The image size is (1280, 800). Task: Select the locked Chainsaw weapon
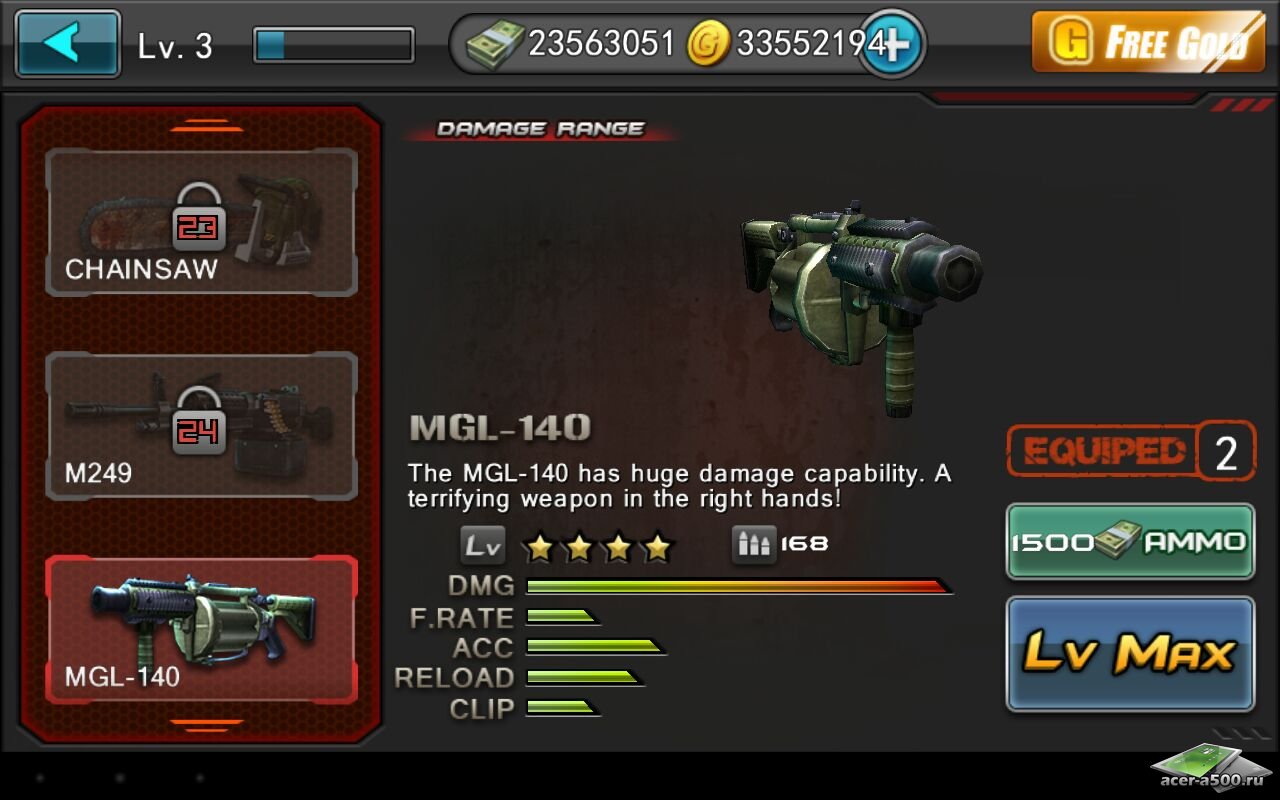201,222
